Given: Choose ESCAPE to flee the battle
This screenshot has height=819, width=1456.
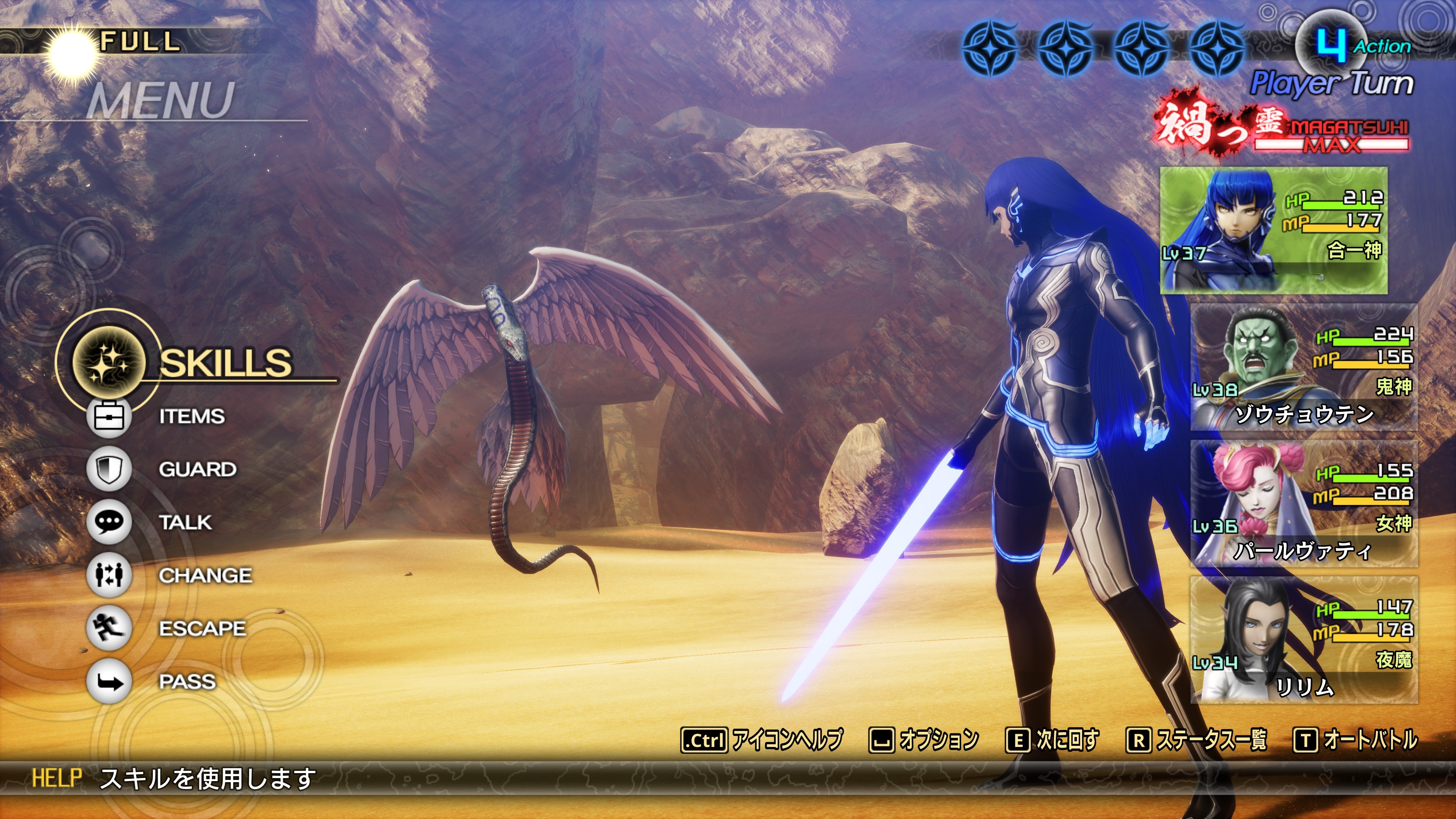Looking at the screenshot, I should (x=202, y=629).
